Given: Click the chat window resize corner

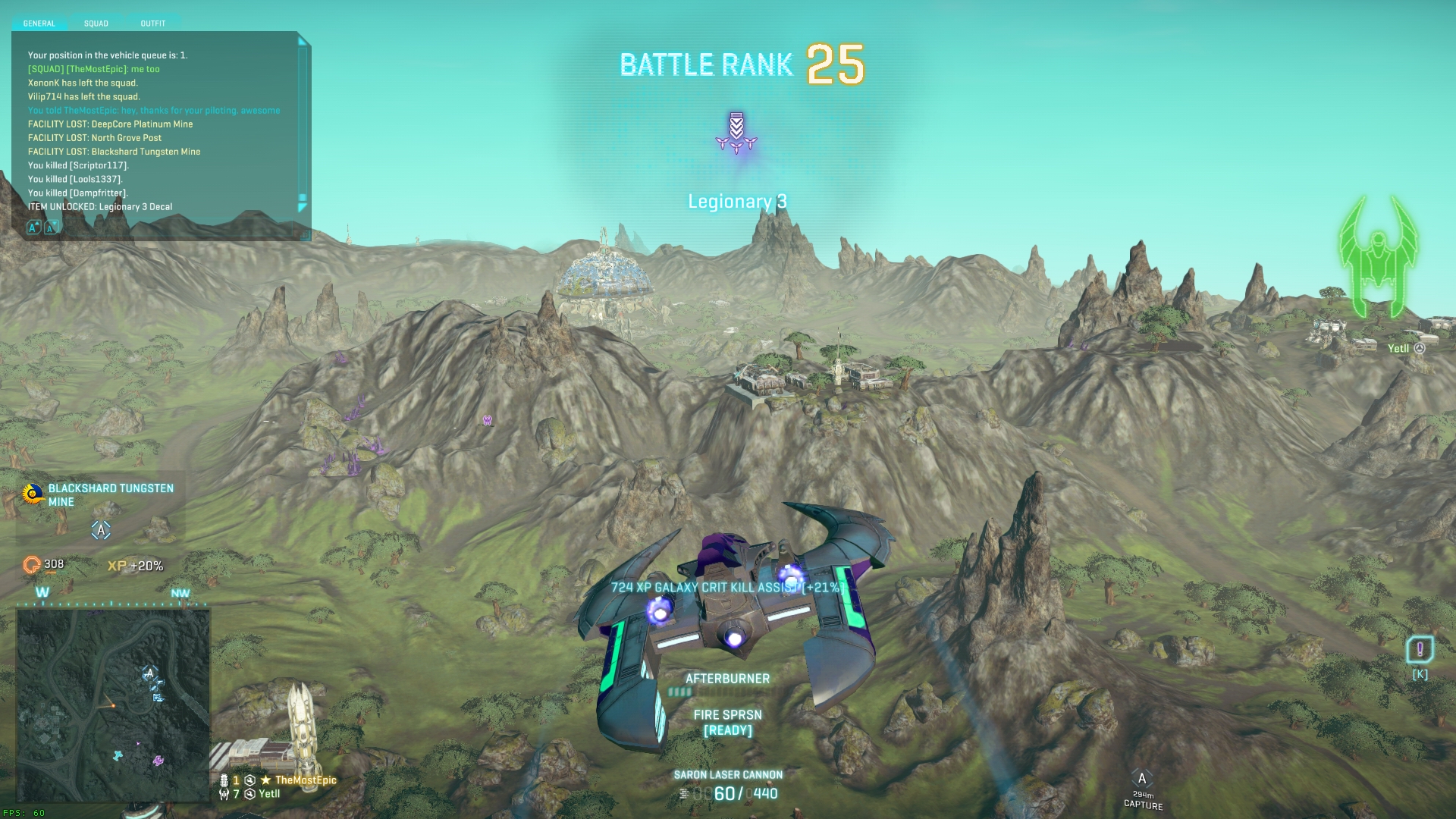Looking at the screenshot, I should [x=306, y=236].
